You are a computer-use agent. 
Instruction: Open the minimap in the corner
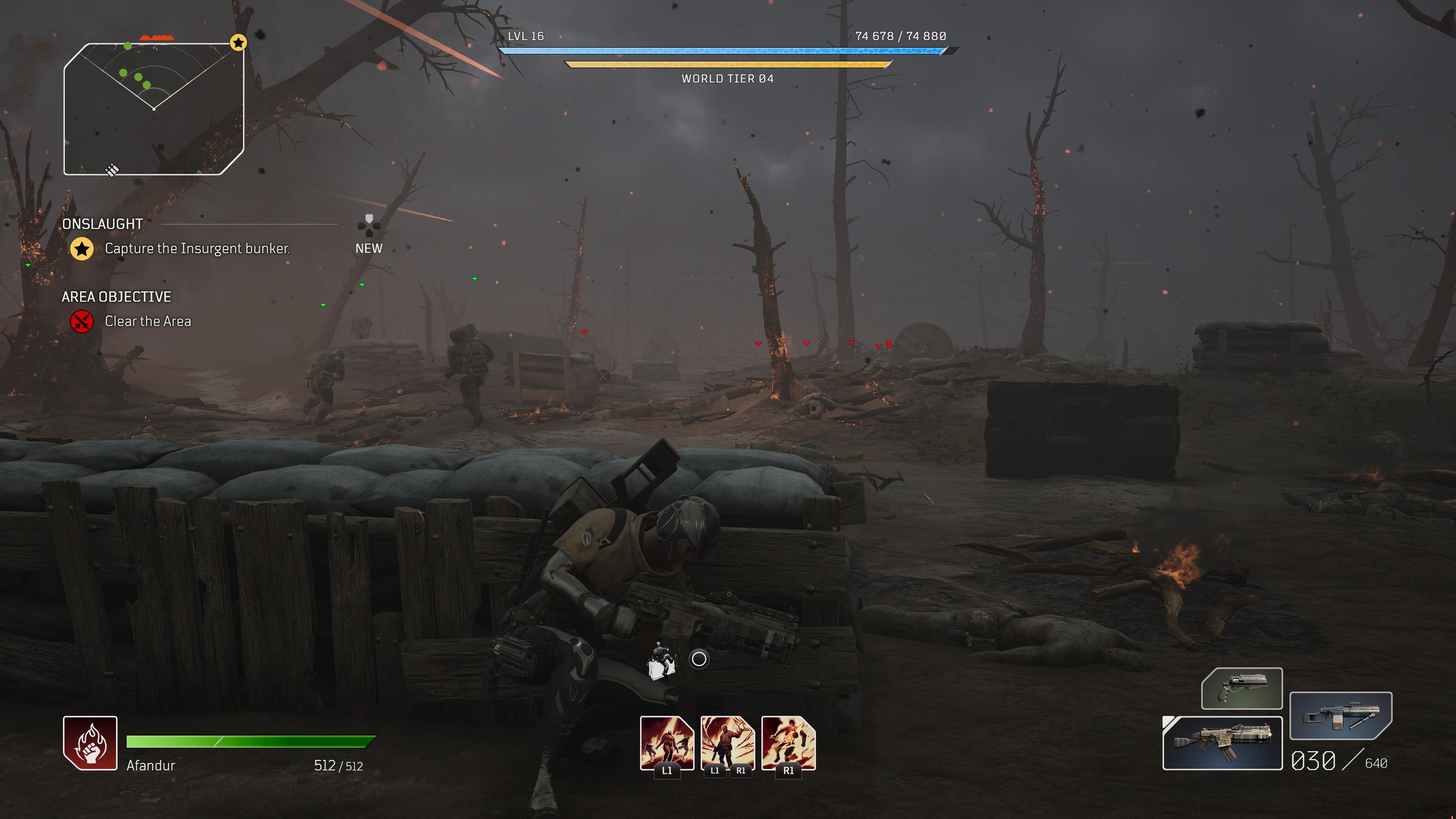coord(153,108)
